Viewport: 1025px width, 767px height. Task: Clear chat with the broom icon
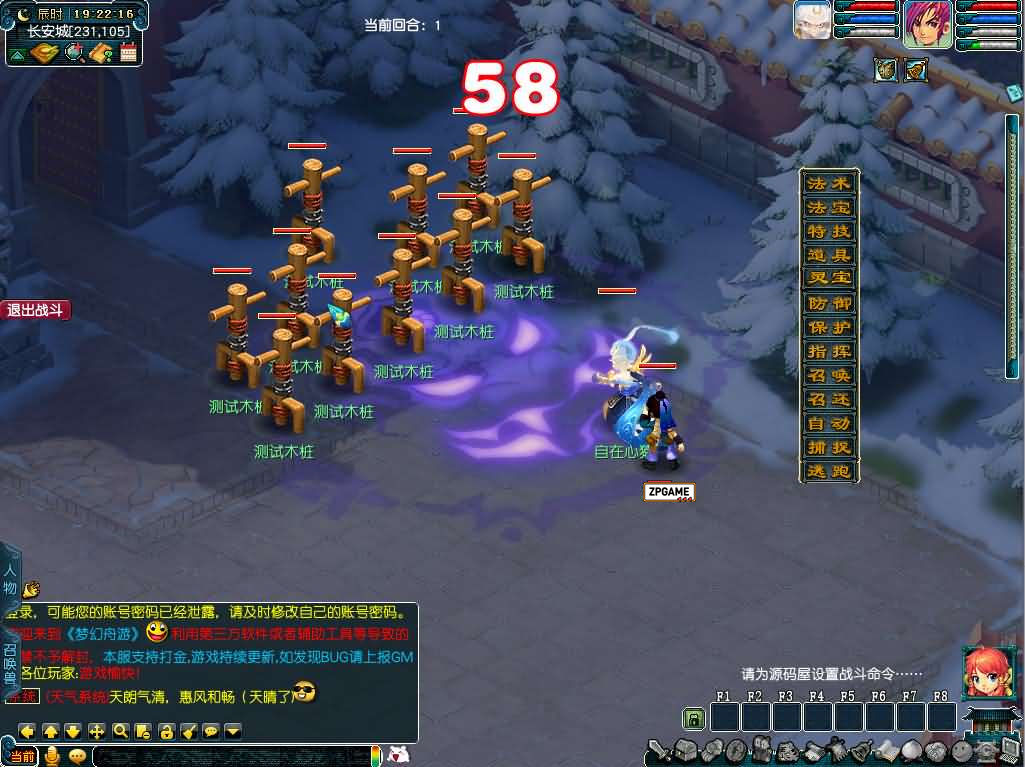click(188, 731)
